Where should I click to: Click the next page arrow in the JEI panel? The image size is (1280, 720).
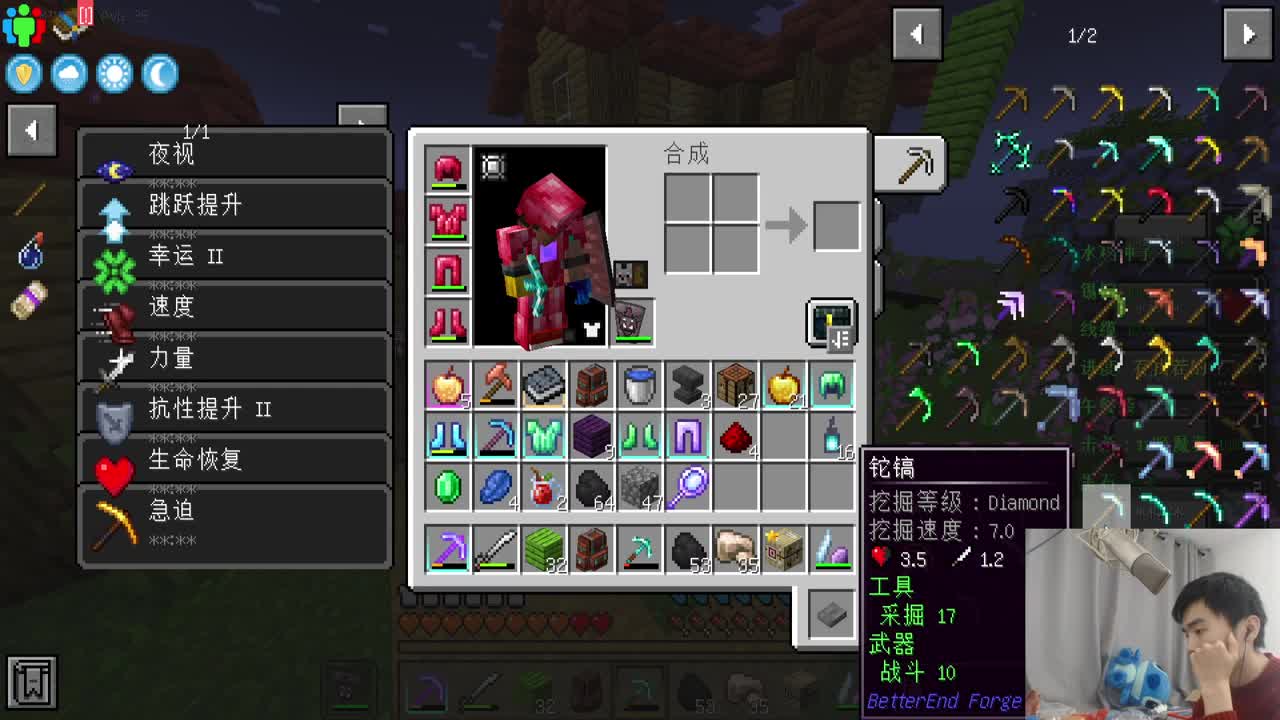[x=1247, y=34]
